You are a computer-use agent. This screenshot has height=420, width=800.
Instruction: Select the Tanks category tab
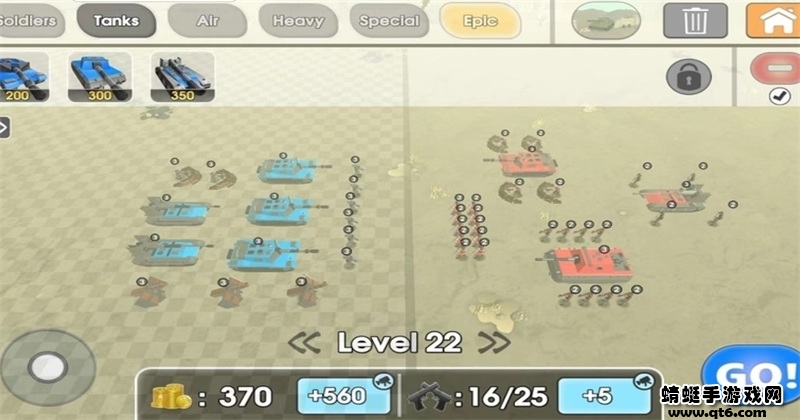click(x=116, y=20)
